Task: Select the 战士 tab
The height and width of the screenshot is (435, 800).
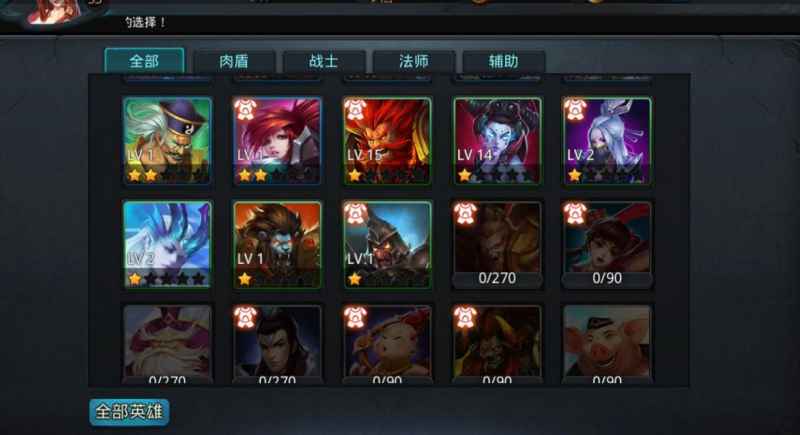Action: [x=324, y=61]
